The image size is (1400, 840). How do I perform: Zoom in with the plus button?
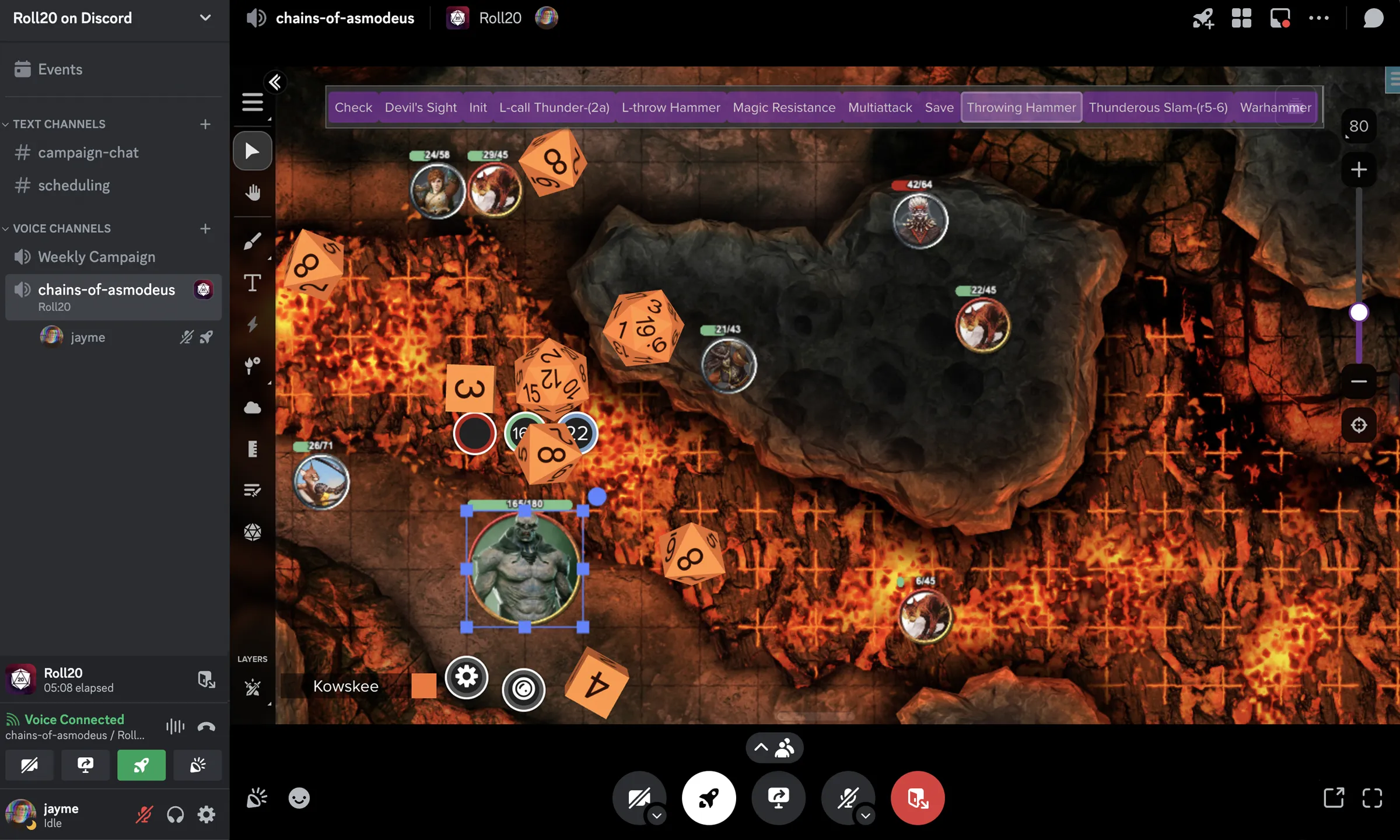coord(1359,170)
